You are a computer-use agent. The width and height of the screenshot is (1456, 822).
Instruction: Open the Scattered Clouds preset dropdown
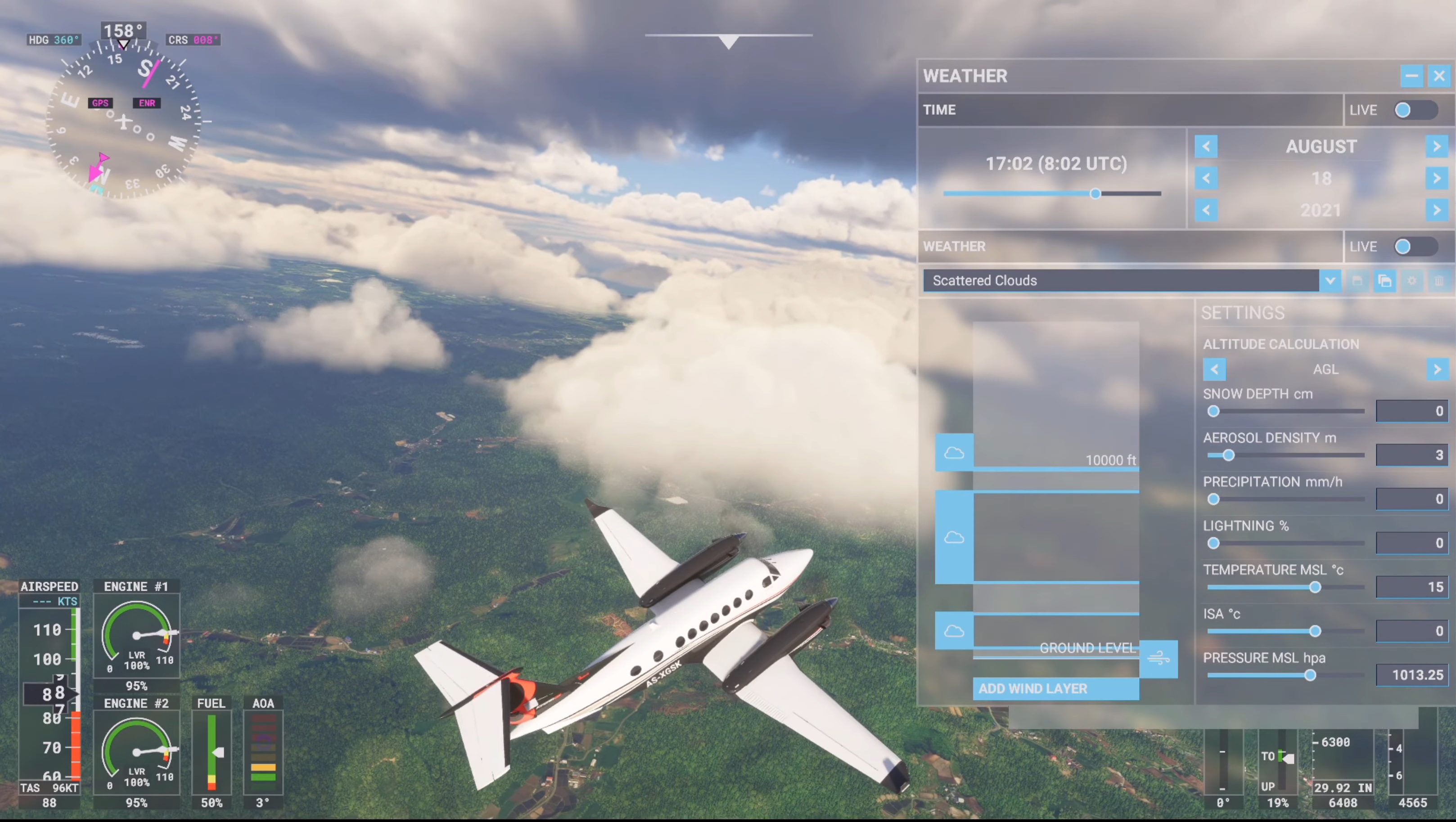(1330, 281)
